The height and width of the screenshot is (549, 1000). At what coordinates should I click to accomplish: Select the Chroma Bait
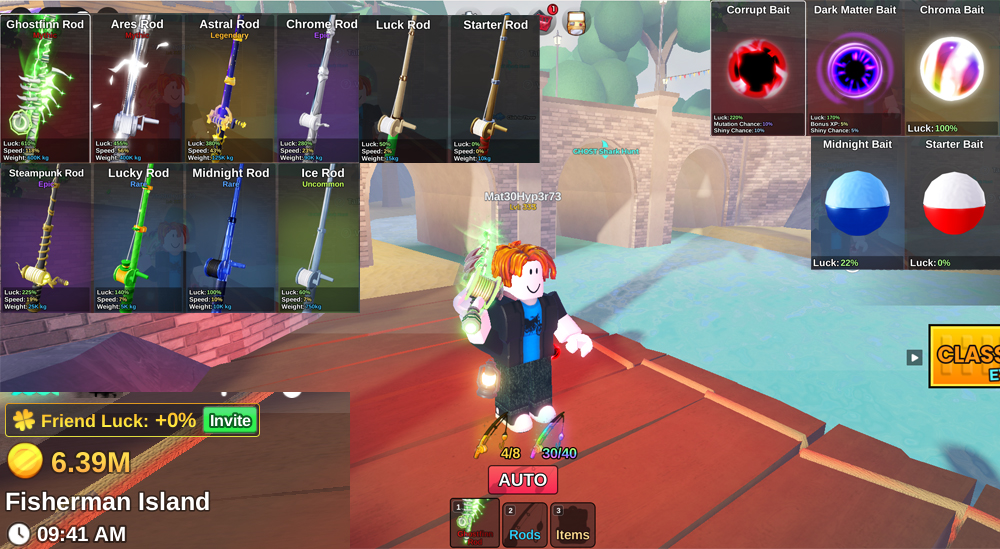tap(951, 68)
